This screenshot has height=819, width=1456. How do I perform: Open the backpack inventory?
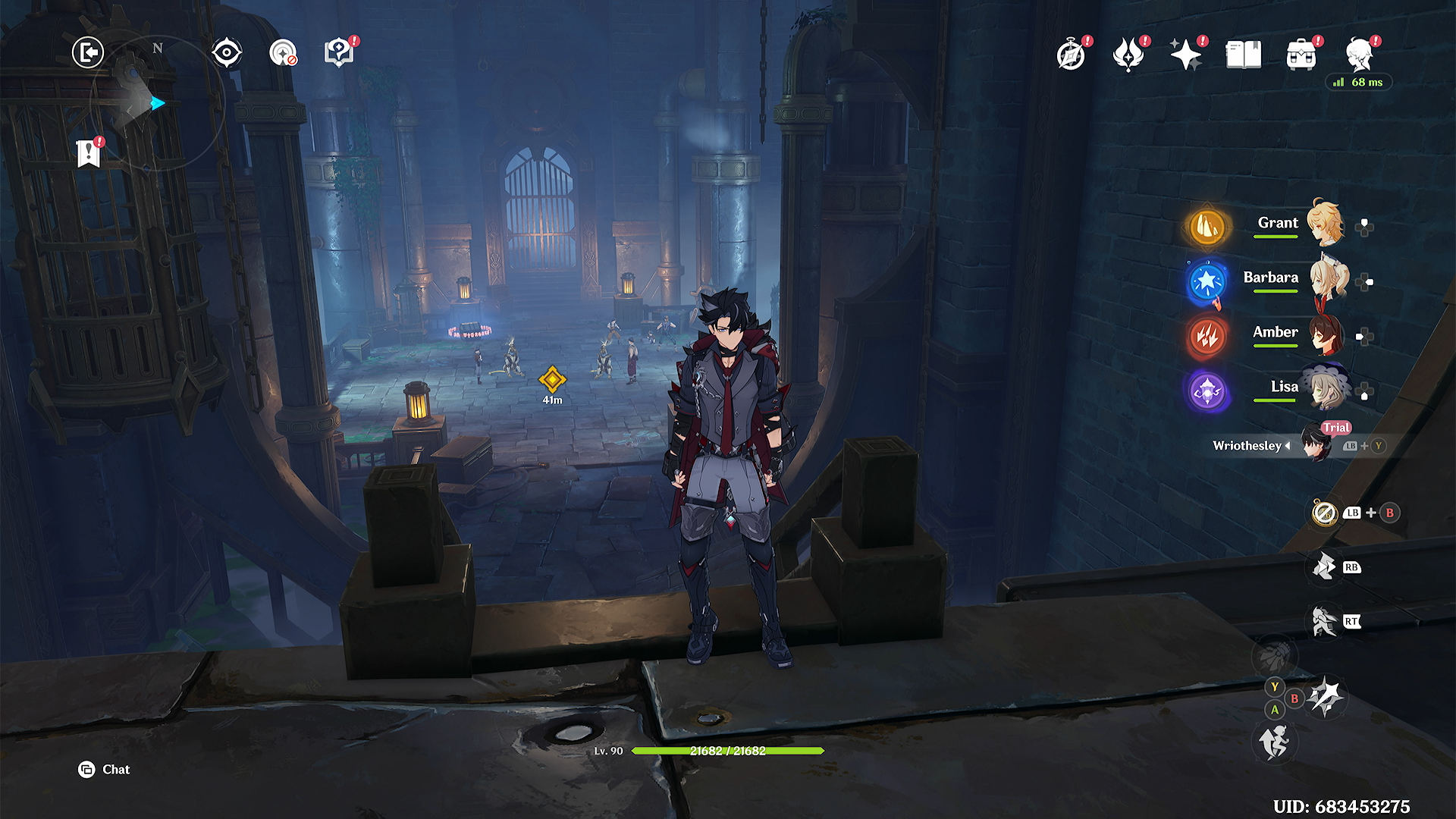(x=1301, y=55)
